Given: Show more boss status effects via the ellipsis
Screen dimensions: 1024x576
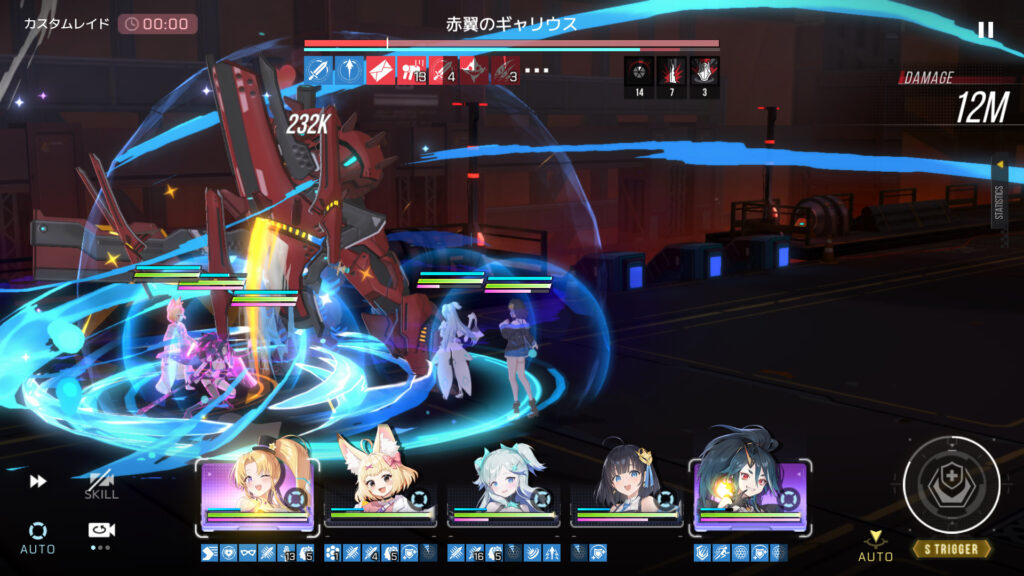Looking at the screenshot, I should pos(537,70).
